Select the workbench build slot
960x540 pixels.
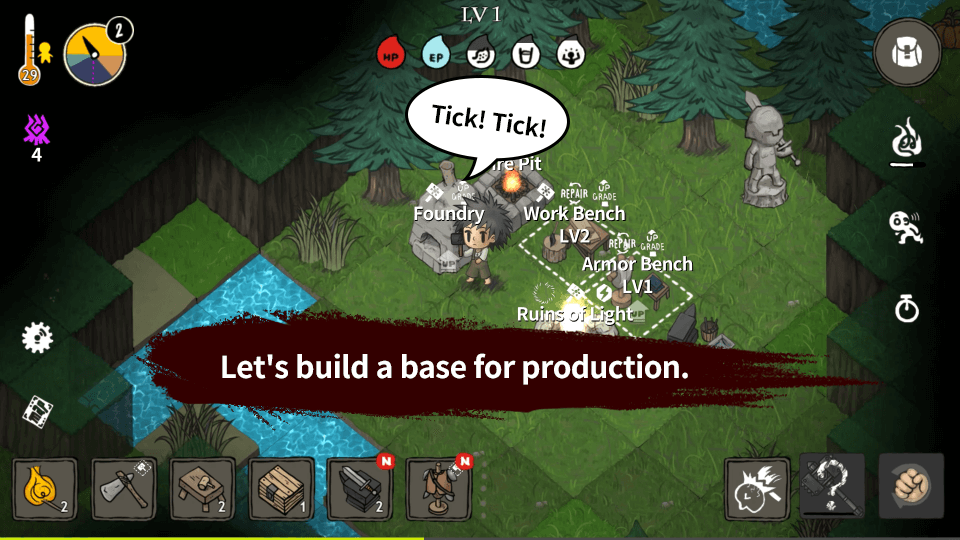coord(203,489)
